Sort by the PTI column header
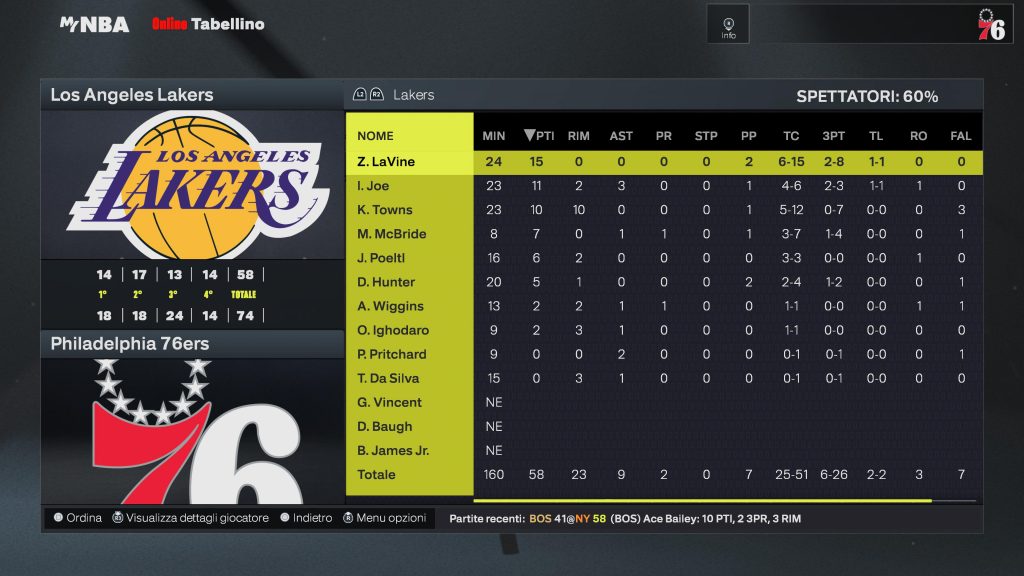The width and height of the screenshot is (1024, 576). pyautogui.click(x=540, y=136)
